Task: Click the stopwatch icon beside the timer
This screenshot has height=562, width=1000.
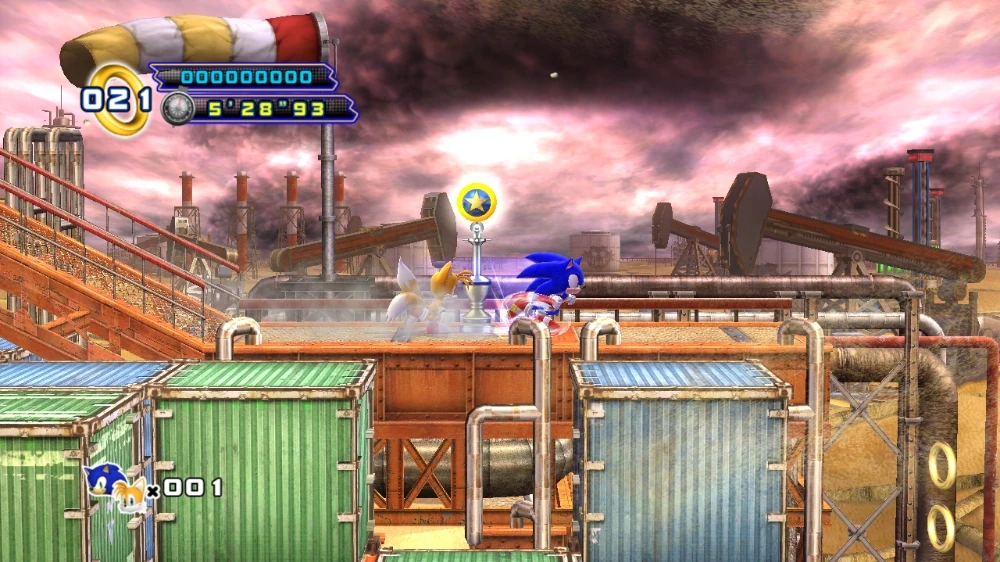Action: click(177, 108)
